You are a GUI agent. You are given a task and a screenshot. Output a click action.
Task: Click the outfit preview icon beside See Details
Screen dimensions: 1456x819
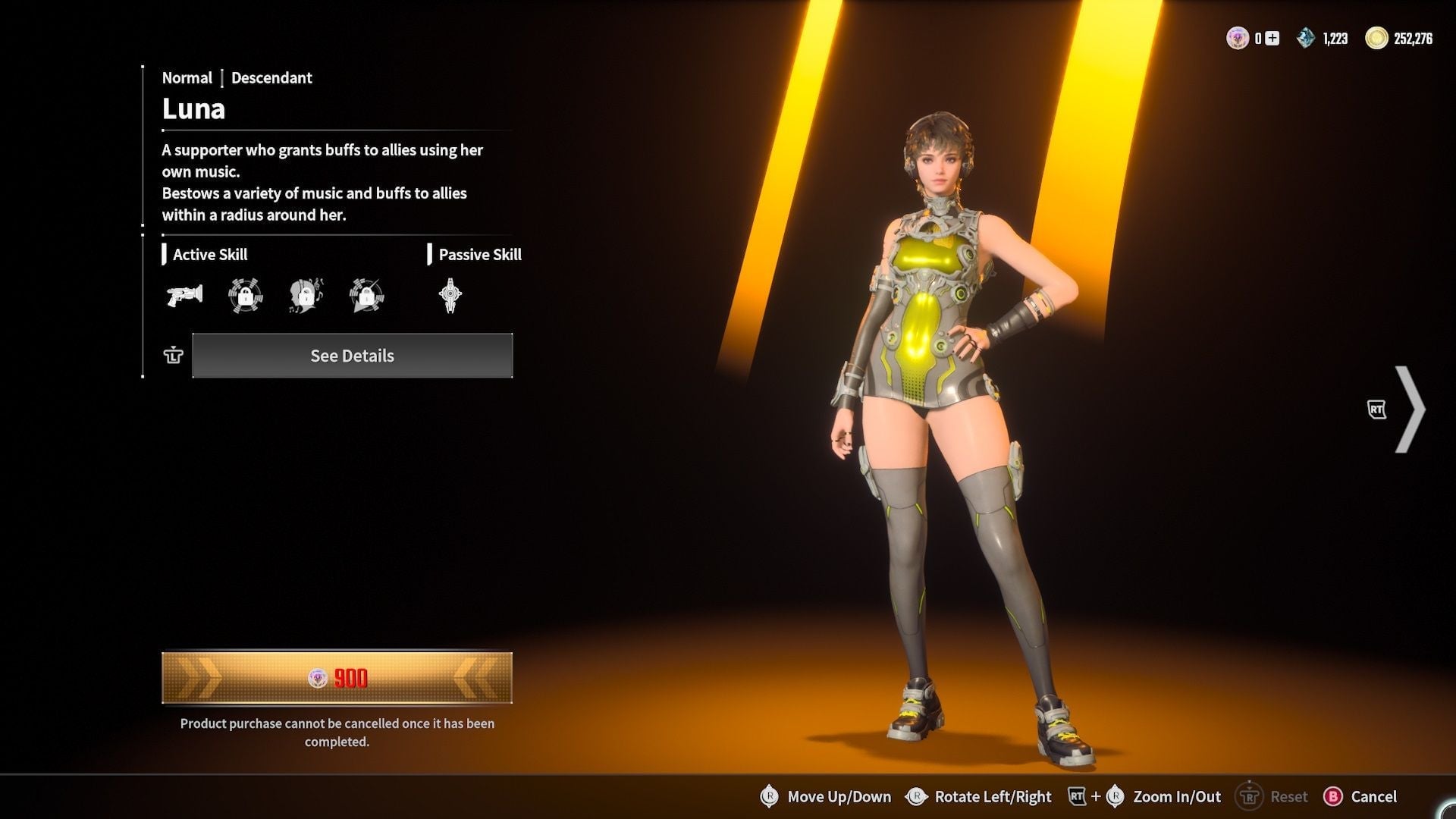point(173,355)
